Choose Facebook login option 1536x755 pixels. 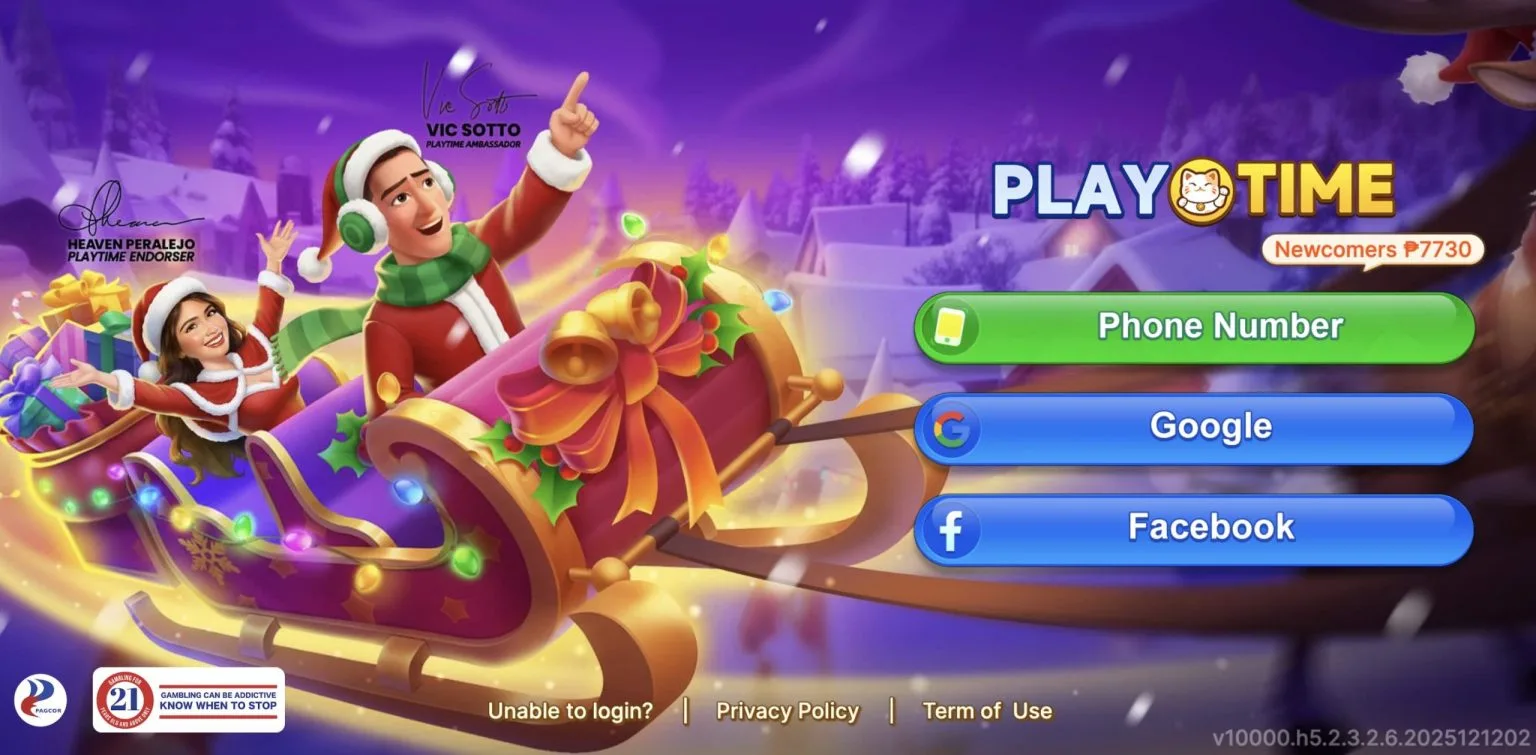(x=1194, y=528)
